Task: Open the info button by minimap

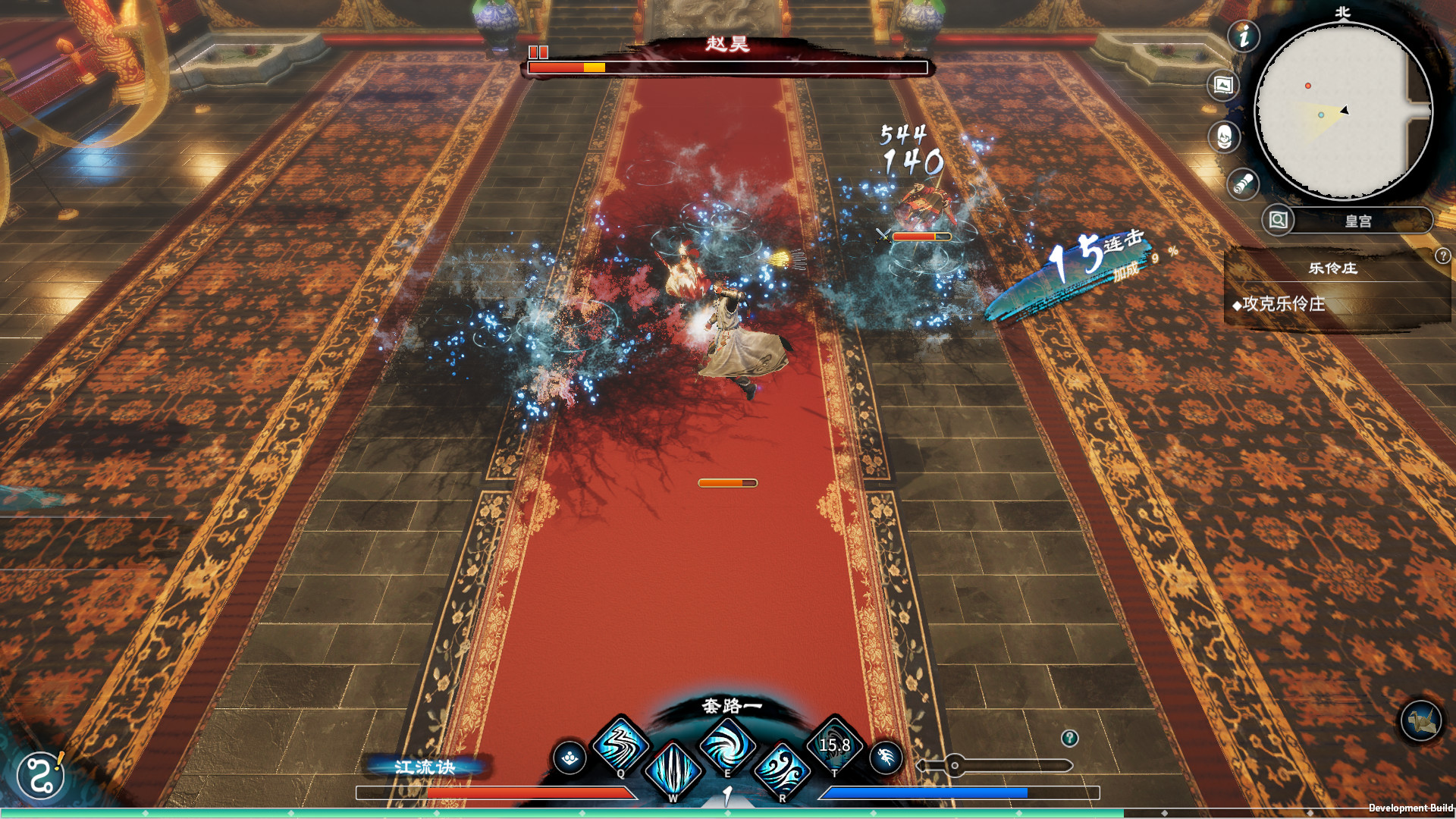Action: 1244,36
